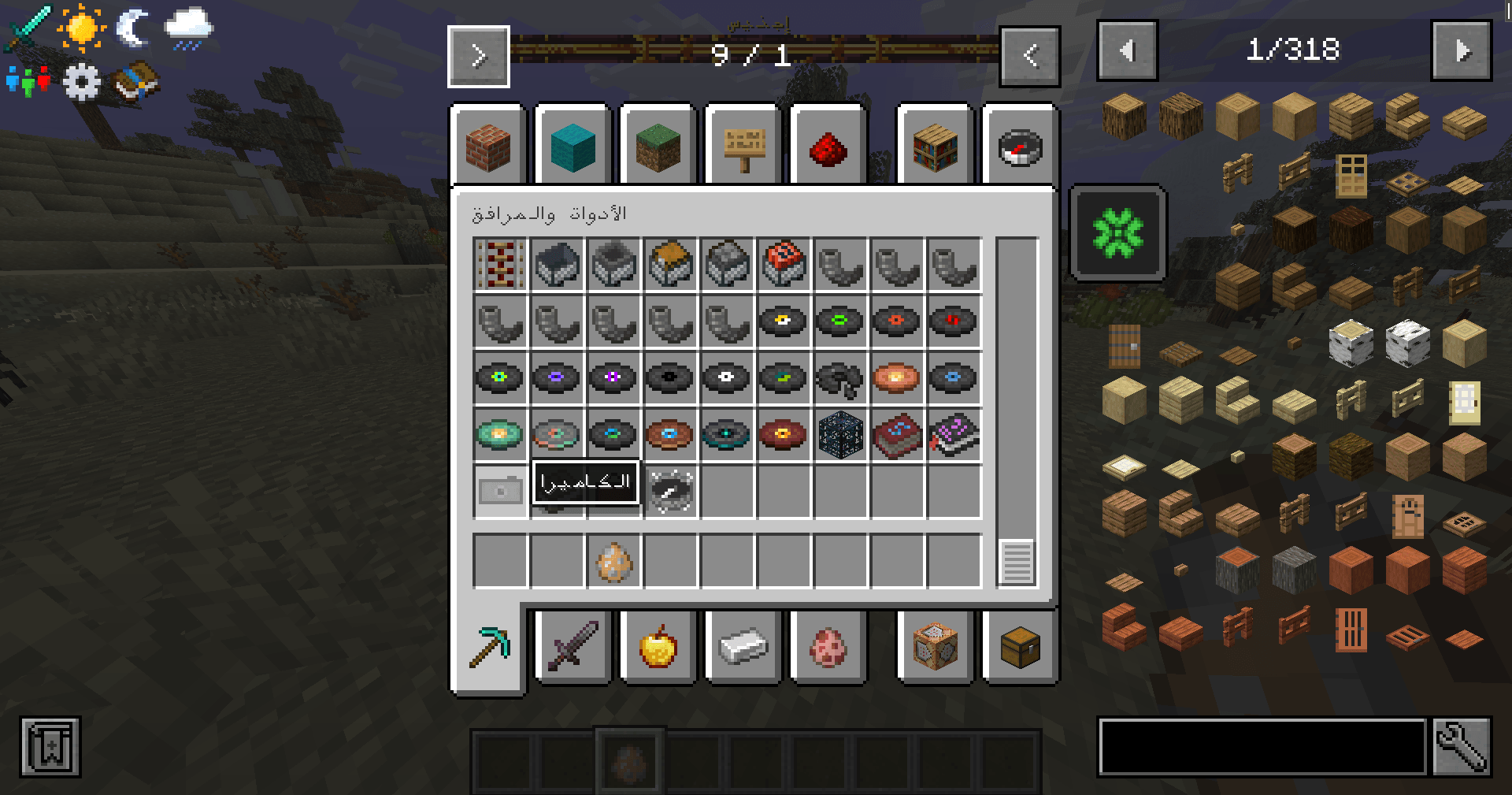
Task: Switch to the sword Combat tab
Action: 573,646
